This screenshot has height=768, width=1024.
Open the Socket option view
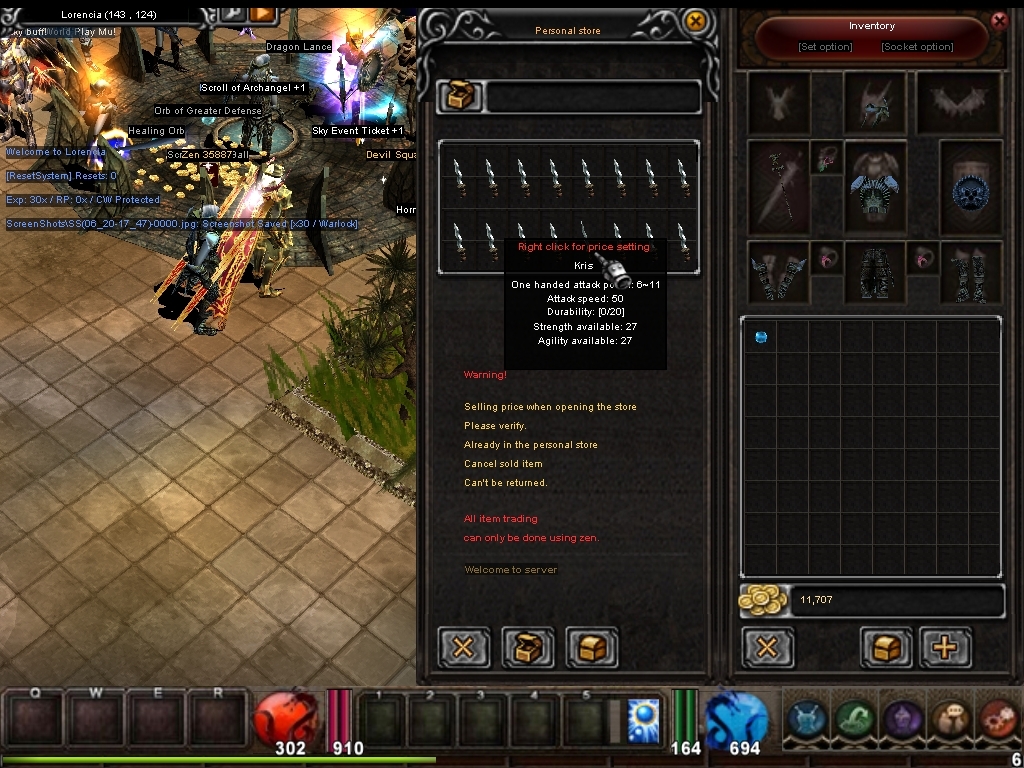pos(917,47)
